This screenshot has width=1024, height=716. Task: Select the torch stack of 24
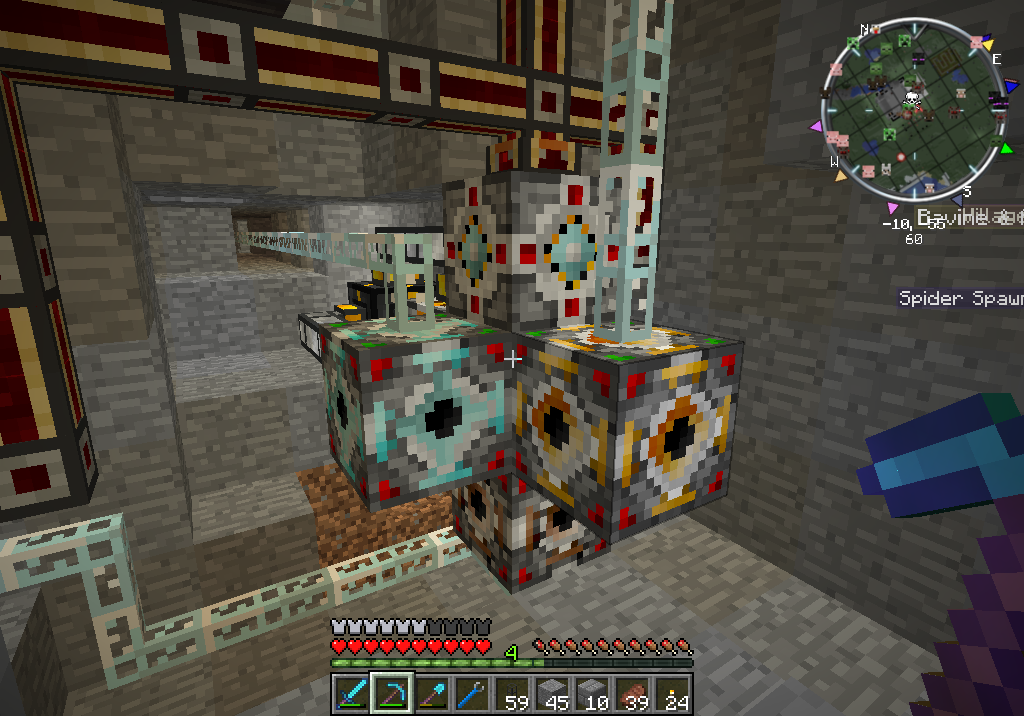[x=672, y=693]
